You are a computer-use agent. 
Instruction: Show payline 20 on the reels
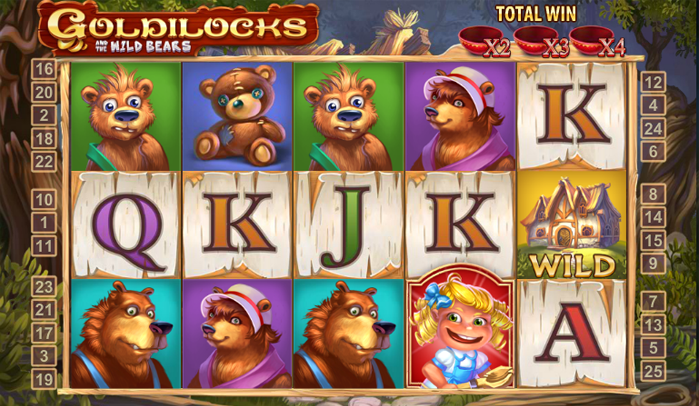(x=43, y=92)
